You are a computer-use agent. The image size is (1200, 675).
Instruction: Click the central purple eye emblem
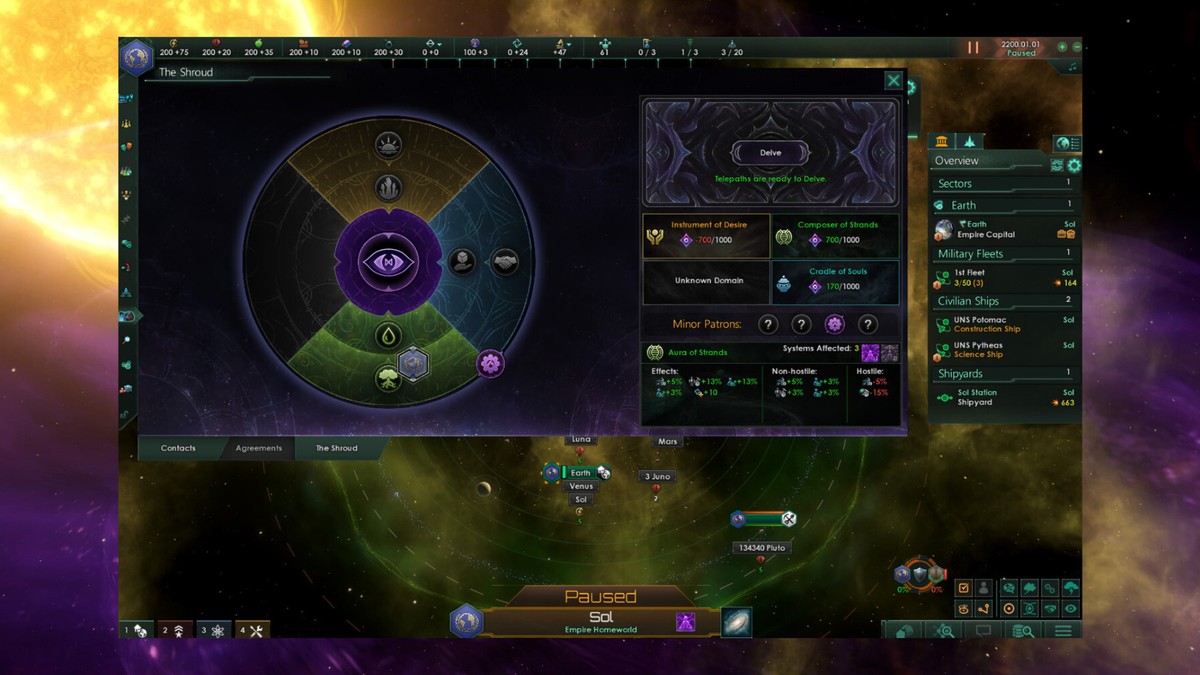(387, 263)
